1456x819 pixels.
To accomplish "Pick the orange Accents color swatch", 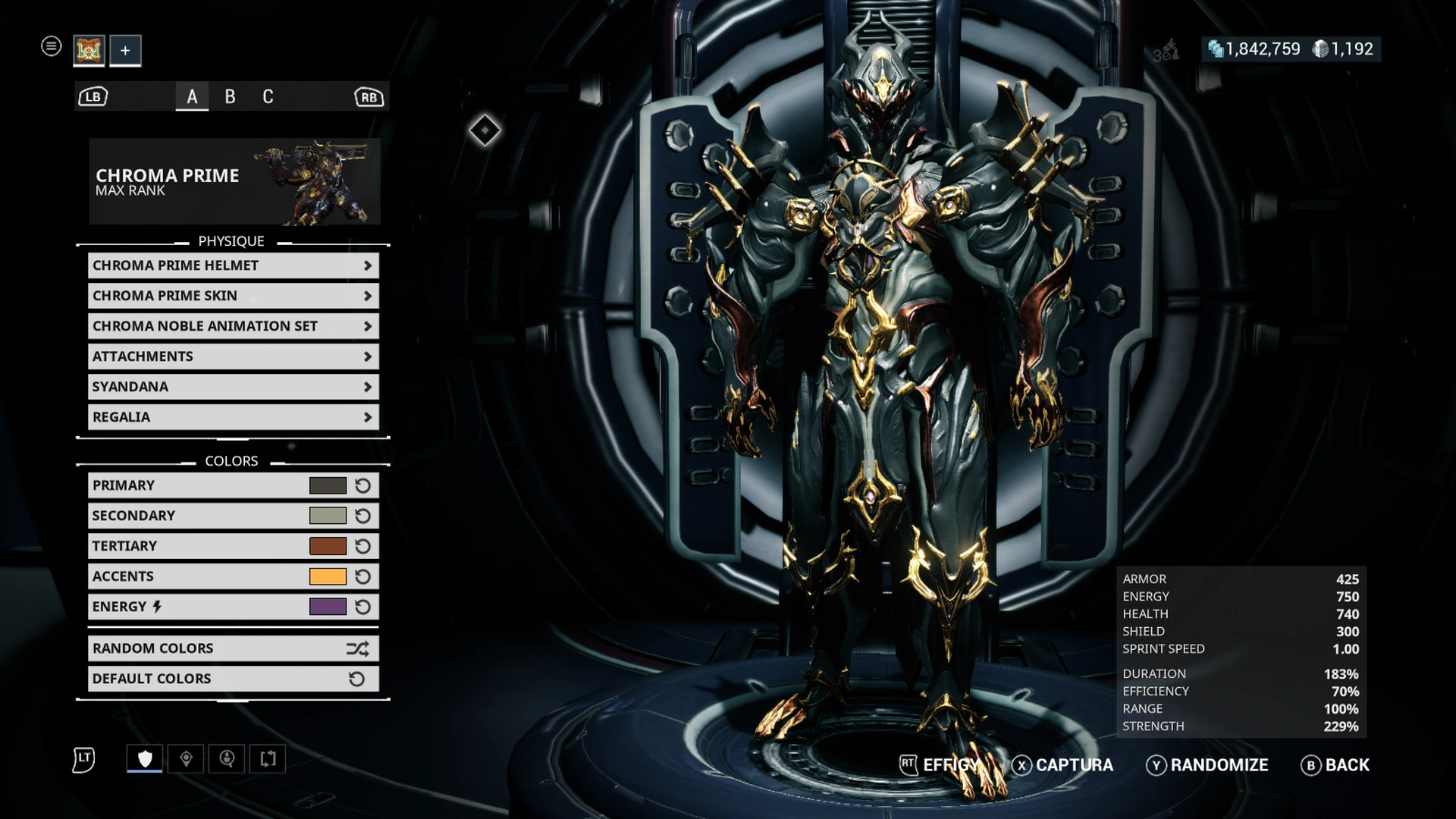I will (328, 576).
